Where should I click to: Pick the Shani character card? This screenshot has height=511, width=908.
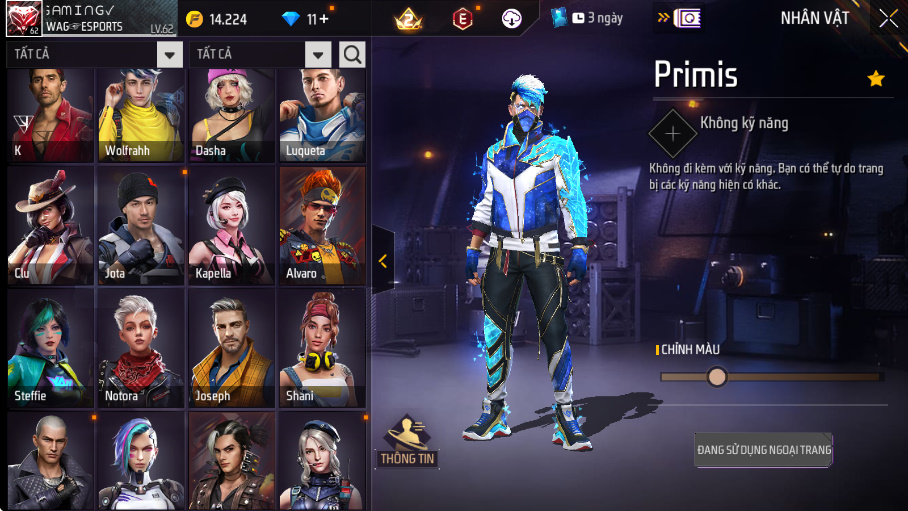321,348
